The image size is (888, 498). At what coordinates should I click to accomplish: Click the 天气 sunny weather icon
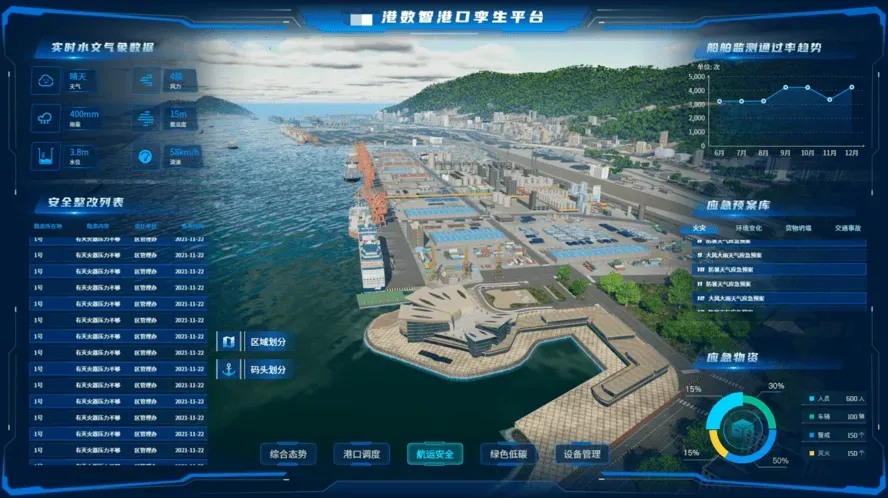point(46,80)
